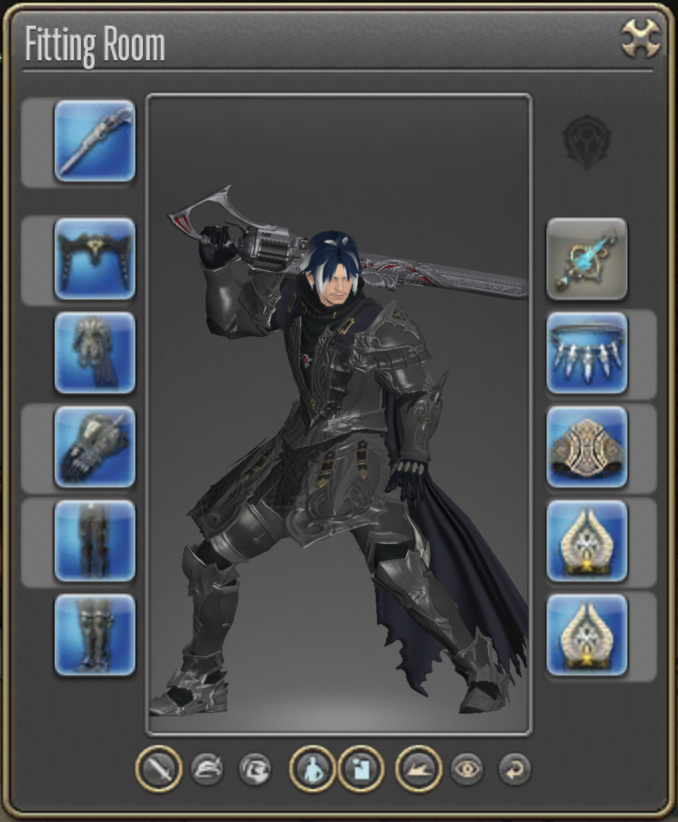The image size is (678, 822).
Task: Toggle the sword draw weapon button
Action: point(160,769)
